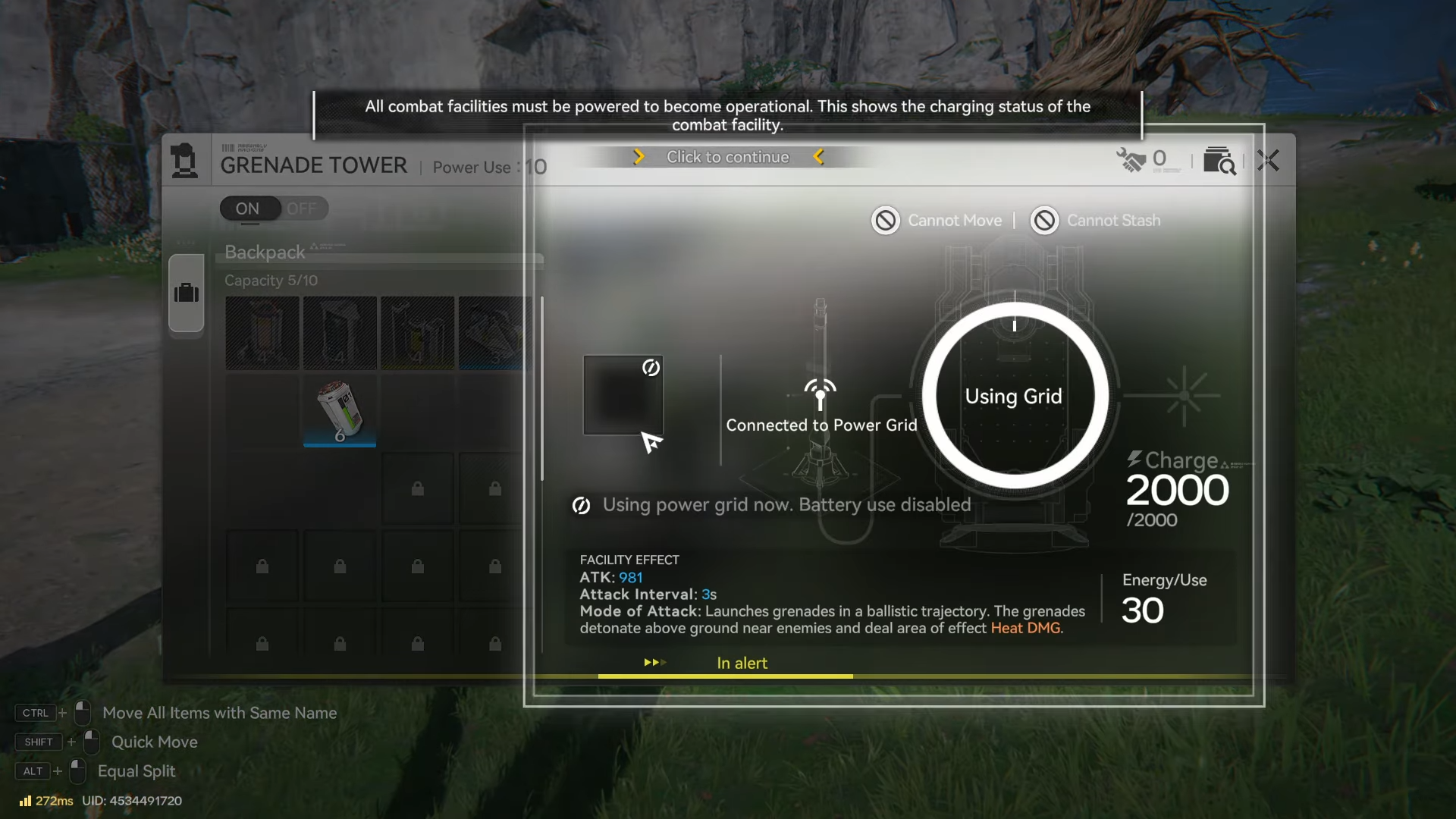Open the backpack tab icon
Image resolution: width=1456 pixels, height=819 pixels.
pos(187,293)
